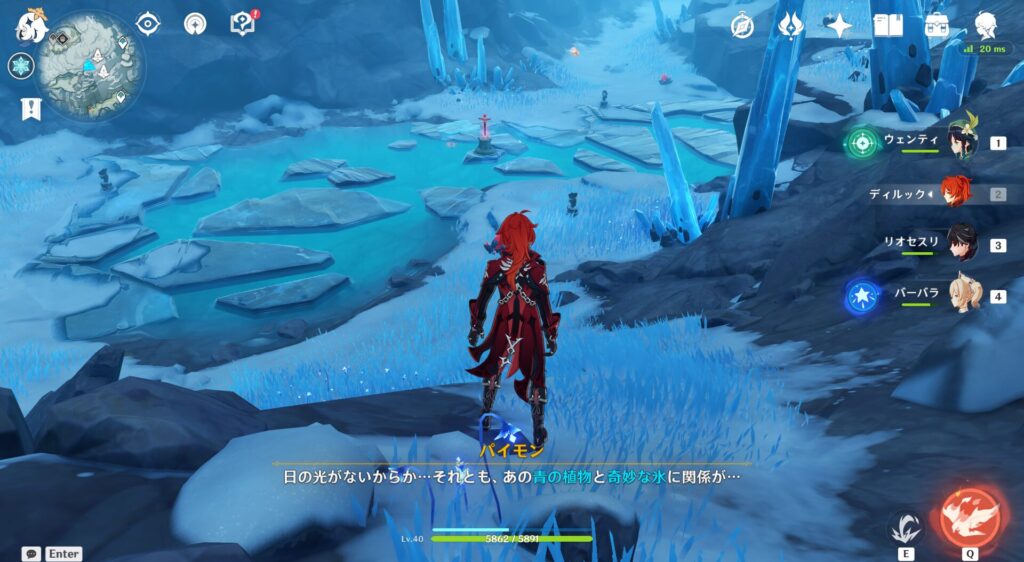Open the winged Battle Pass icon
This screenshot has width=1024, height=562.
791,25
